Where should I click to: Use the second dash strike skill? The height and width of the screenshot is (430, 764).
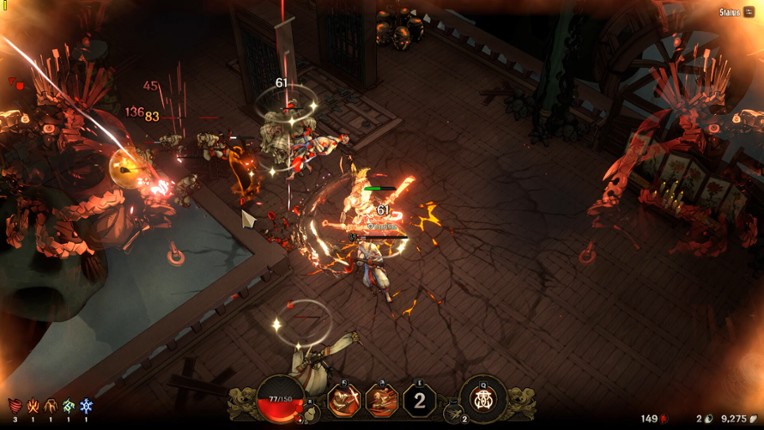point(381,400)
